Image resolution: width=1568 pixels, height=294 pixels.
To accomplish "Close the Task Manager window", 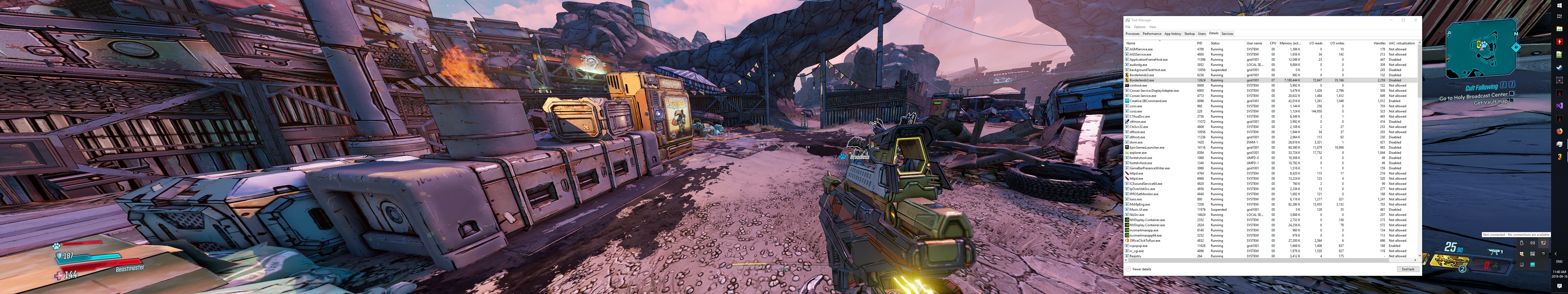I will click(x=1416, y=20).
